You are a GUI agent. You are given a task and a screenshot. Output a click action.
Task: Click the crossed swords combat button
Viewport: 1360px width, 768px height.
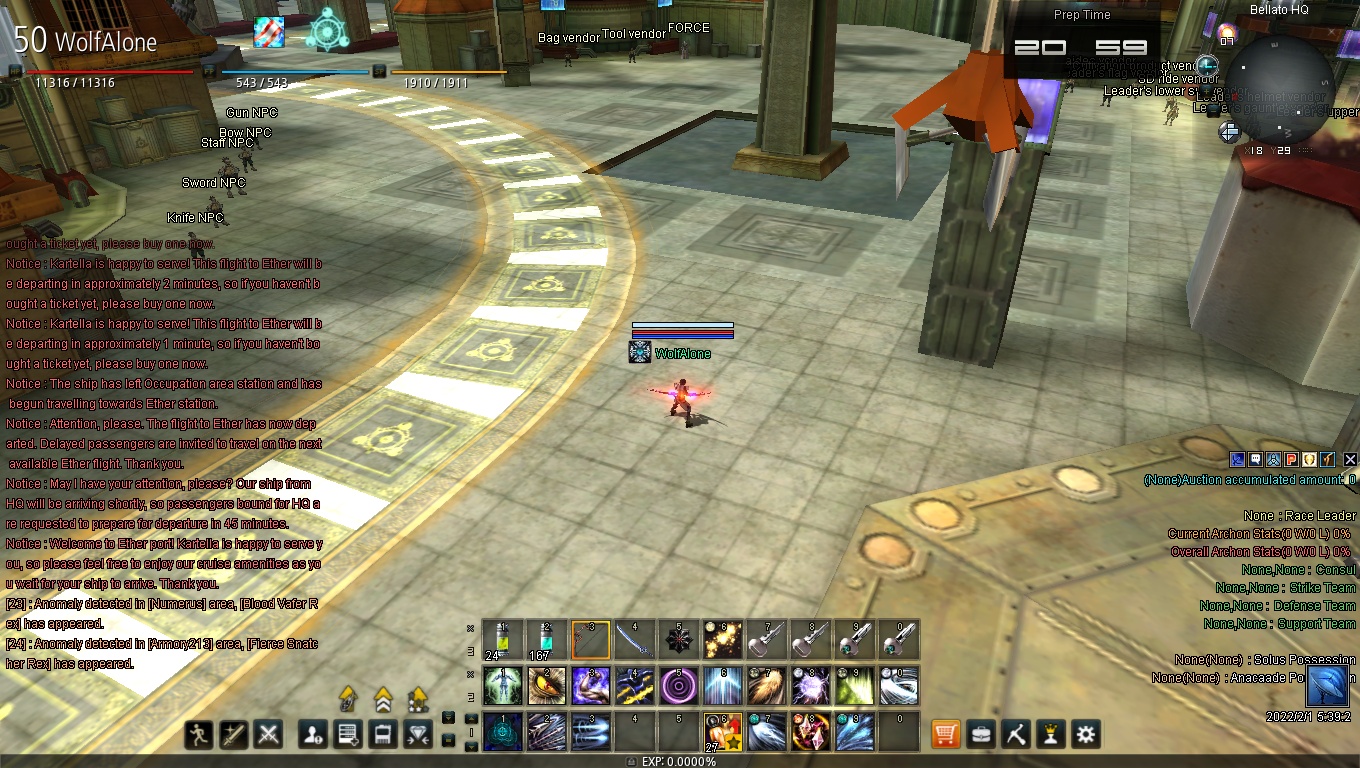click(x=268, y=735)
